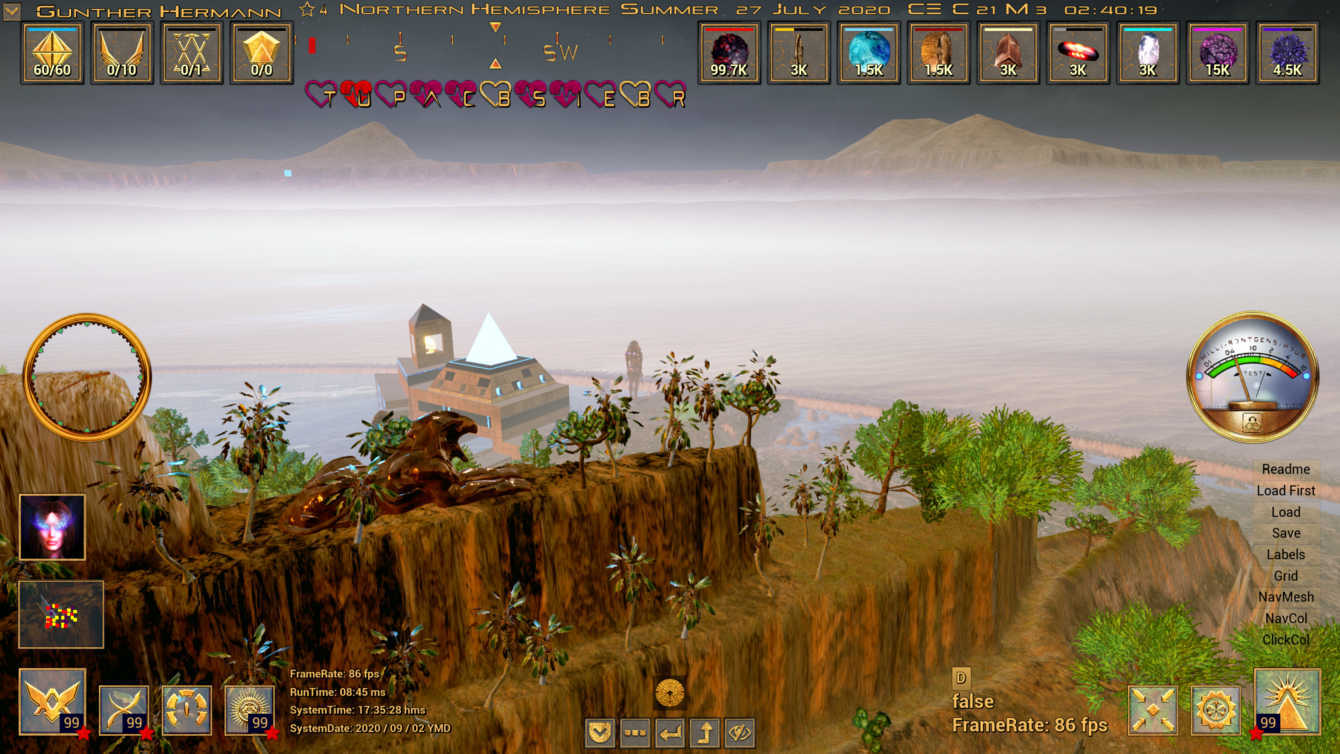Select the glowing-eyed character portrait

tap(52, 527)
